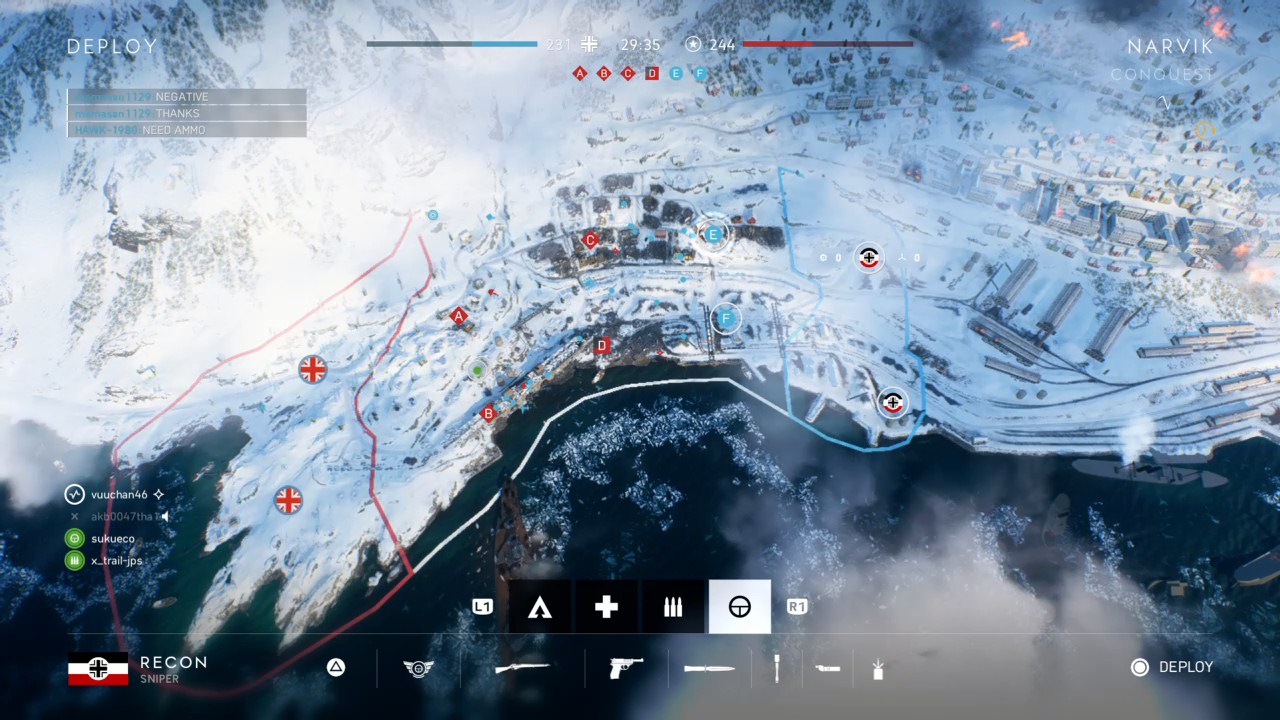The width and height of the screenshot is (1280, 720).
Task: Click the highlighted Recon class icon
Action: tap(739, 606)
